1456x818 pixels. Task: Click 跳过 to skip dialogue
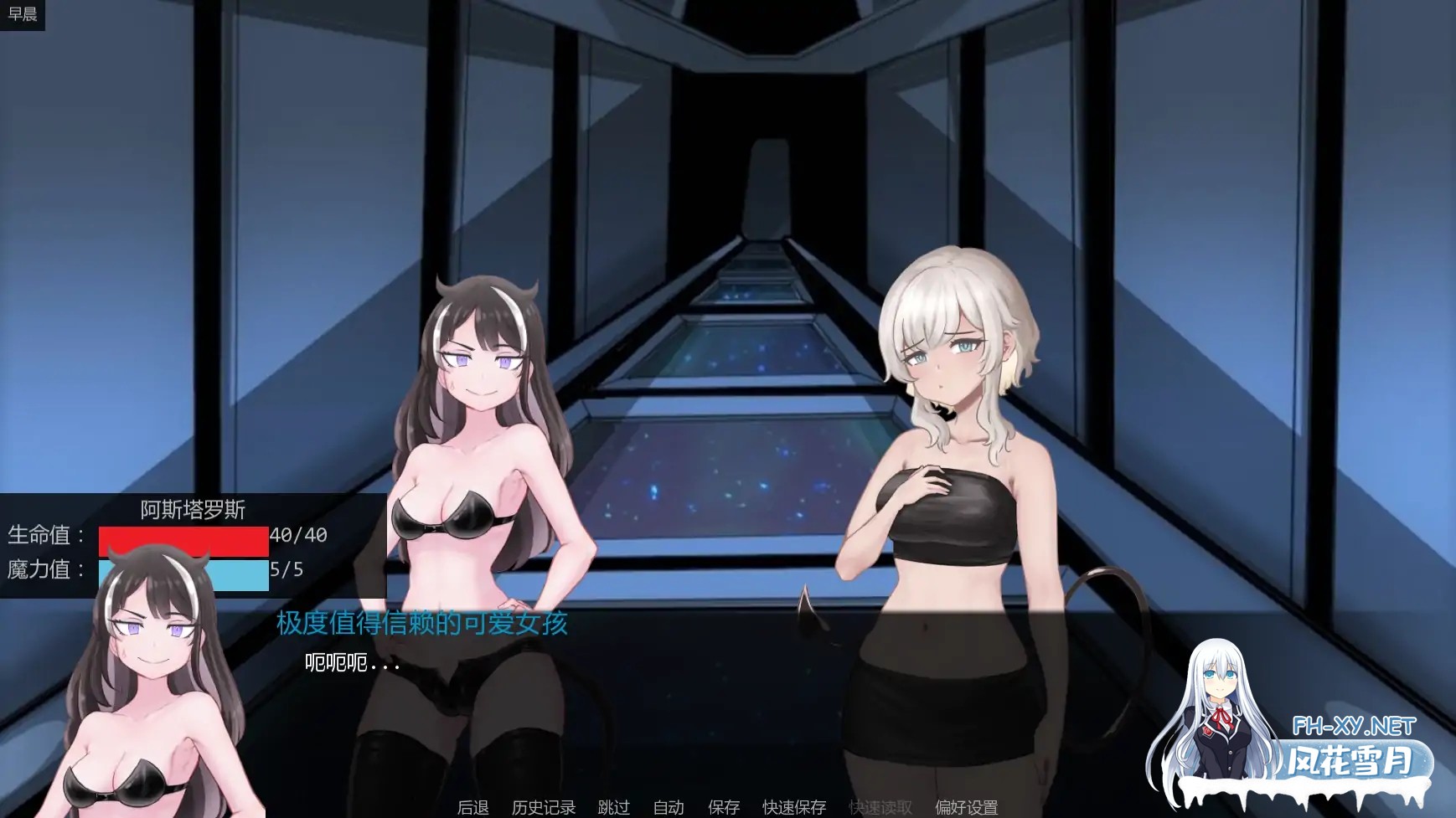[x=614, y=808]
